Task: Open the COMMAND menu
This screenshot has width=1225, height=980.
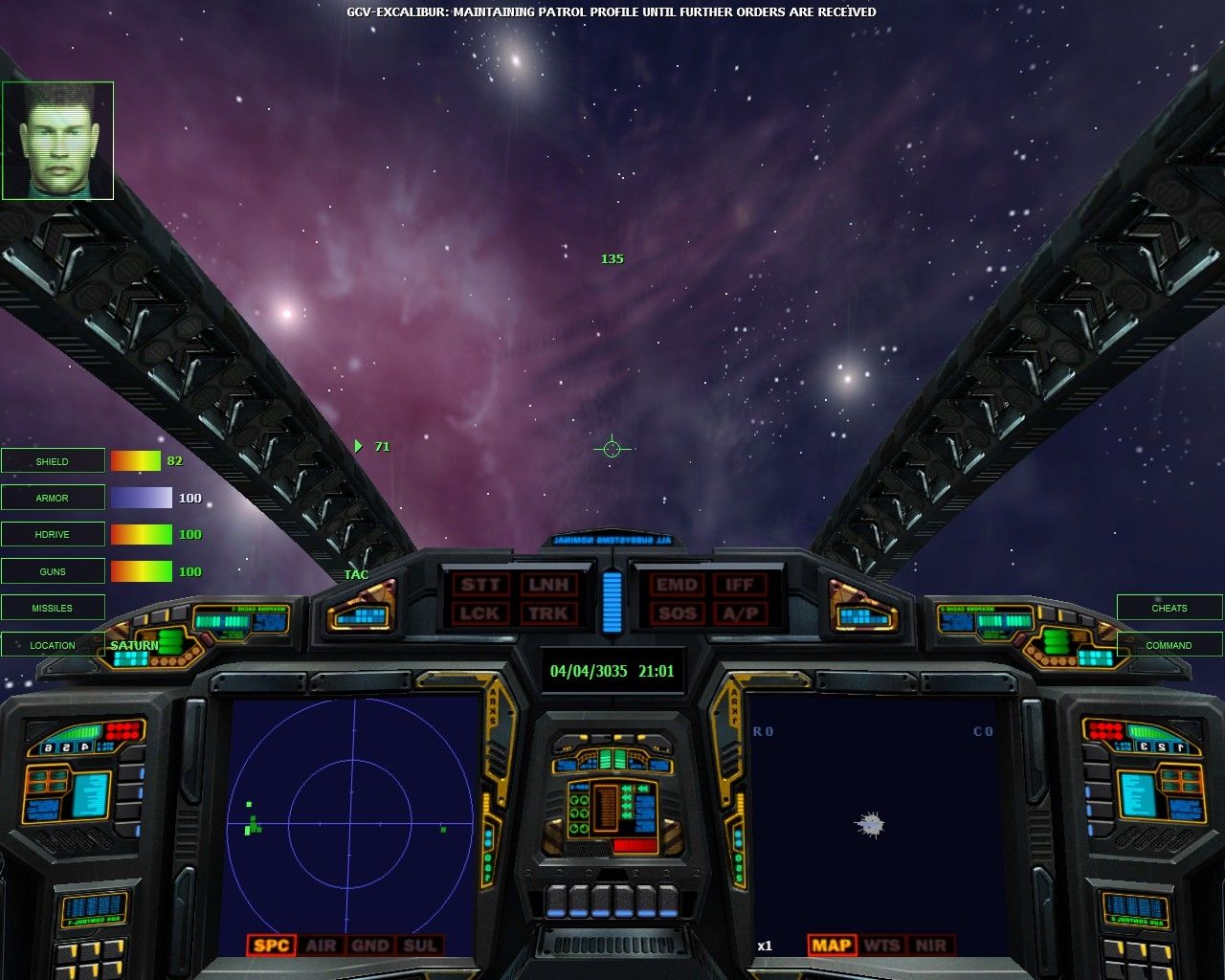Action: [x=1168, y=645]
